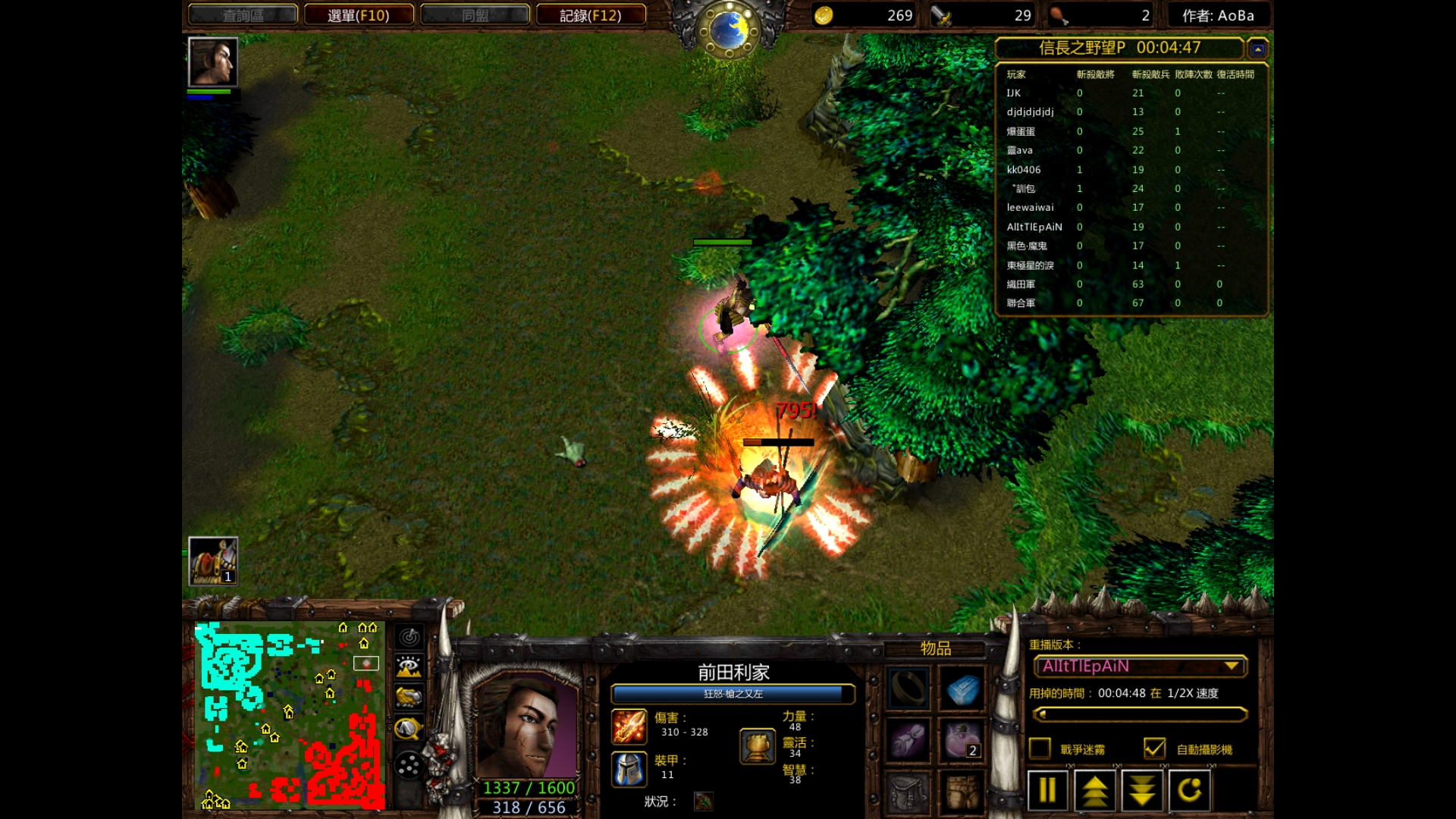
Task: Toggle minimap creep camp display
Action: pyautogui.click(x=409, y=729)
